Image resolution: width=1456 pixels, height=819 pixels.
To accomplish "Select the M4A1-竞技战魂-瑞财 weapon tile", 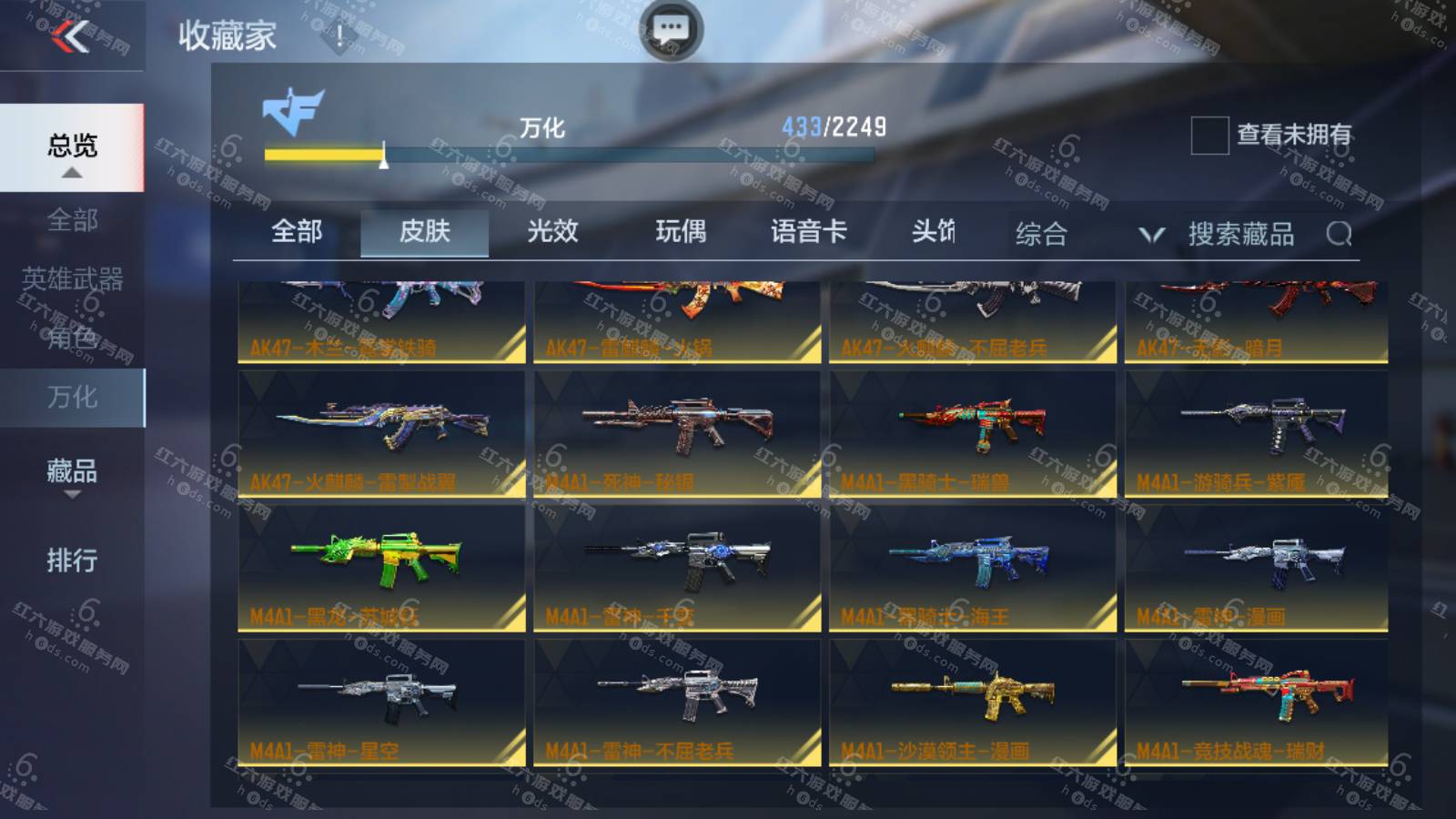I will pyautogui.click(x=1256, y=703).
